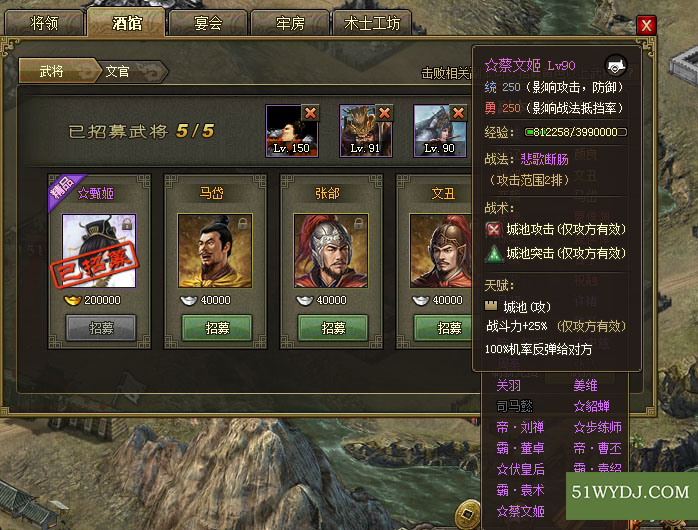The height and width of the screenshot is (530, 698).
Task: Select the 武将 sub-tab
Action: point(54,72)
